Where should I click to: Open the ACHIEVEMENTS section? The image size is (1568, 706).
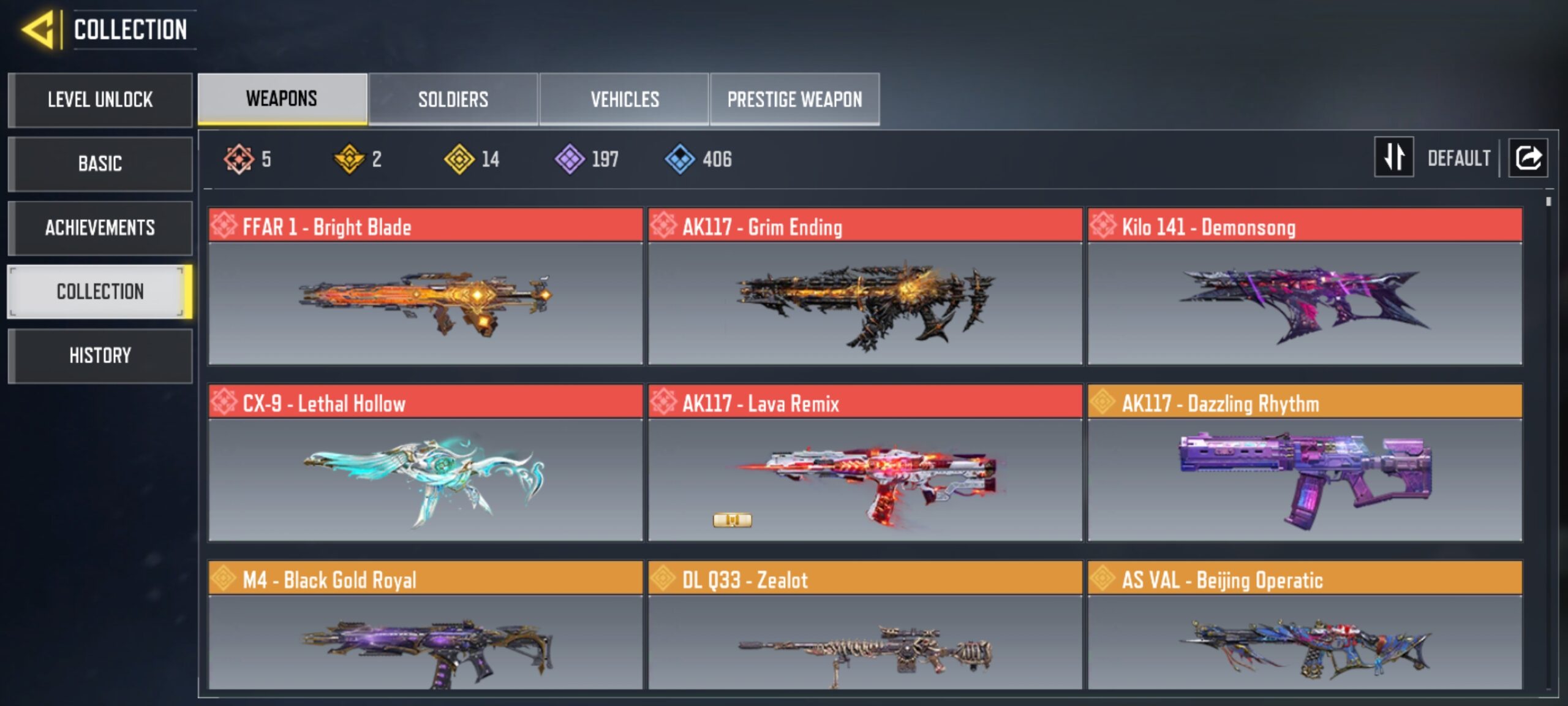[100, 227]
